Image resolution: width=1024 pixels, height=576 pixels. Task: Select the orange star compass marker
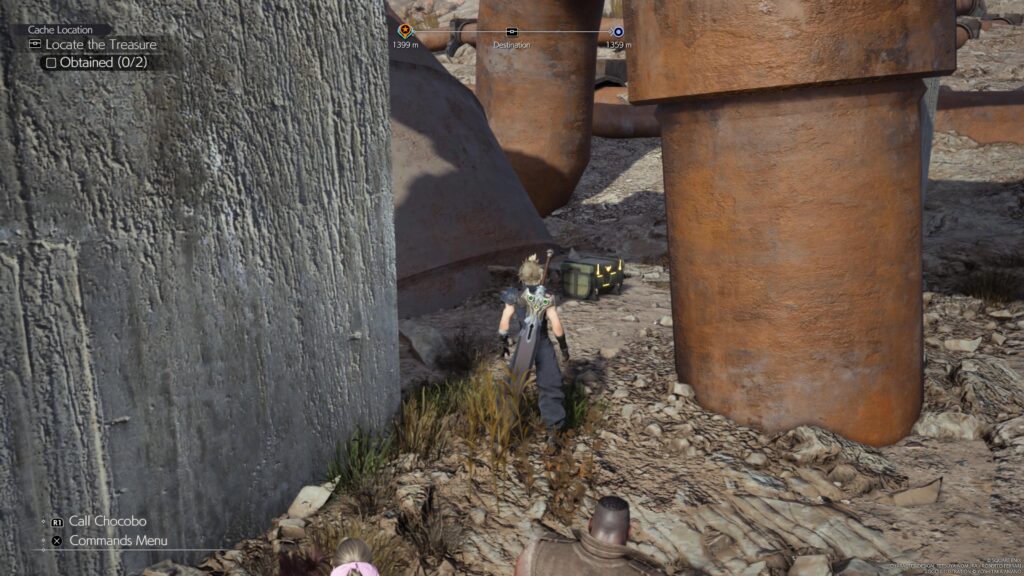(405, 31)
